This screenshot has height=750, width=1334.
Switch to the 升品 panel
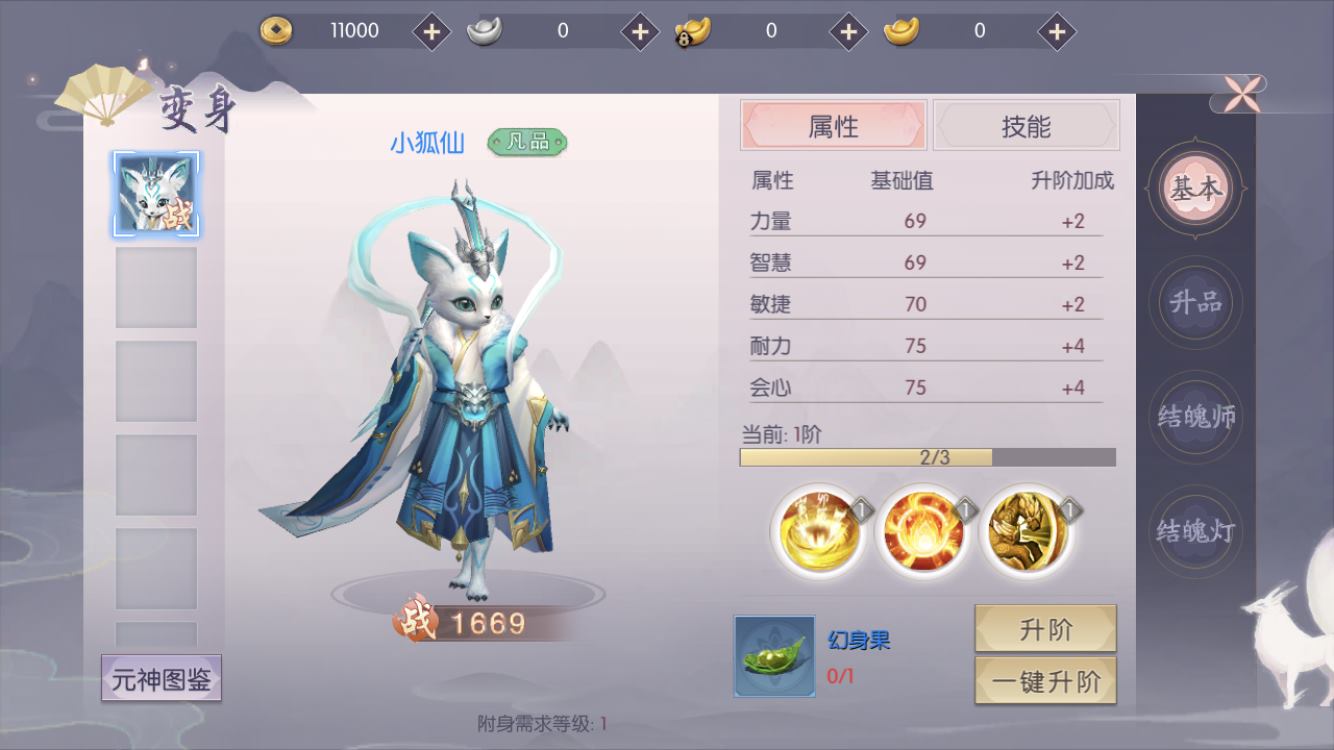[x=1196, y=302]
